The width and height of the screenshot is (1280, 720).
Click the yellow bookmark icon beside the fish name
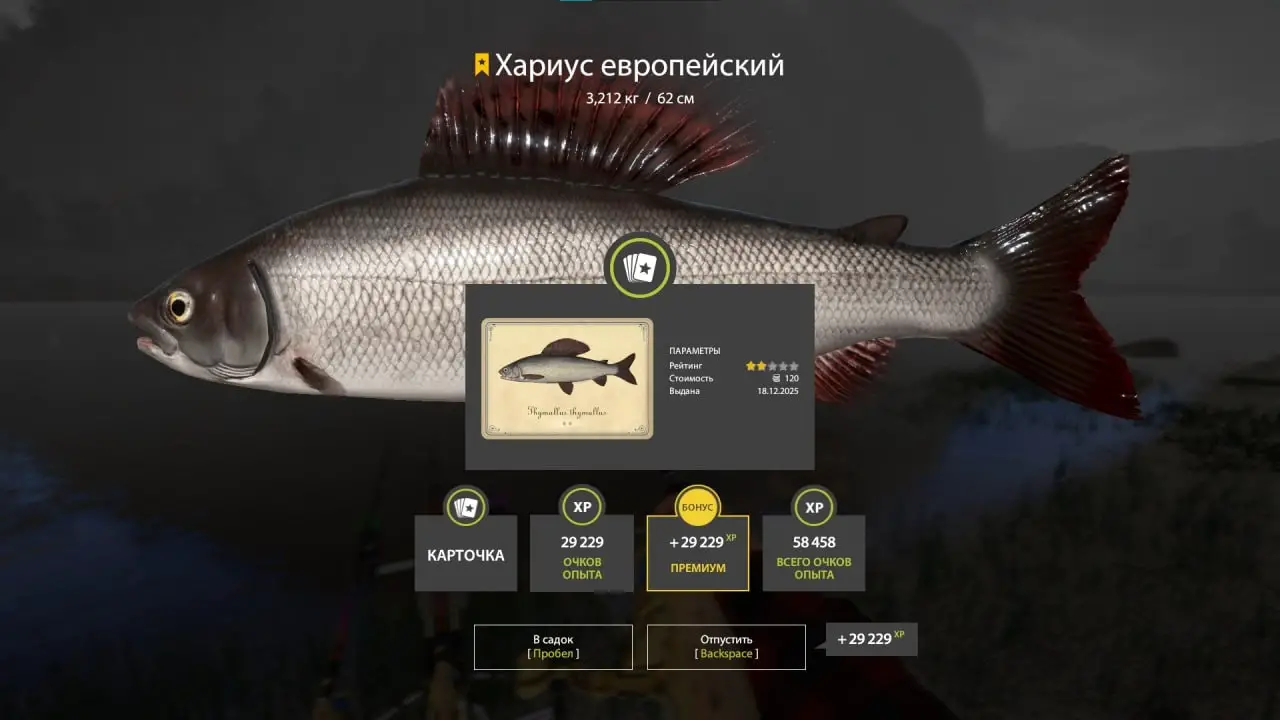click(x=483, y=63)
